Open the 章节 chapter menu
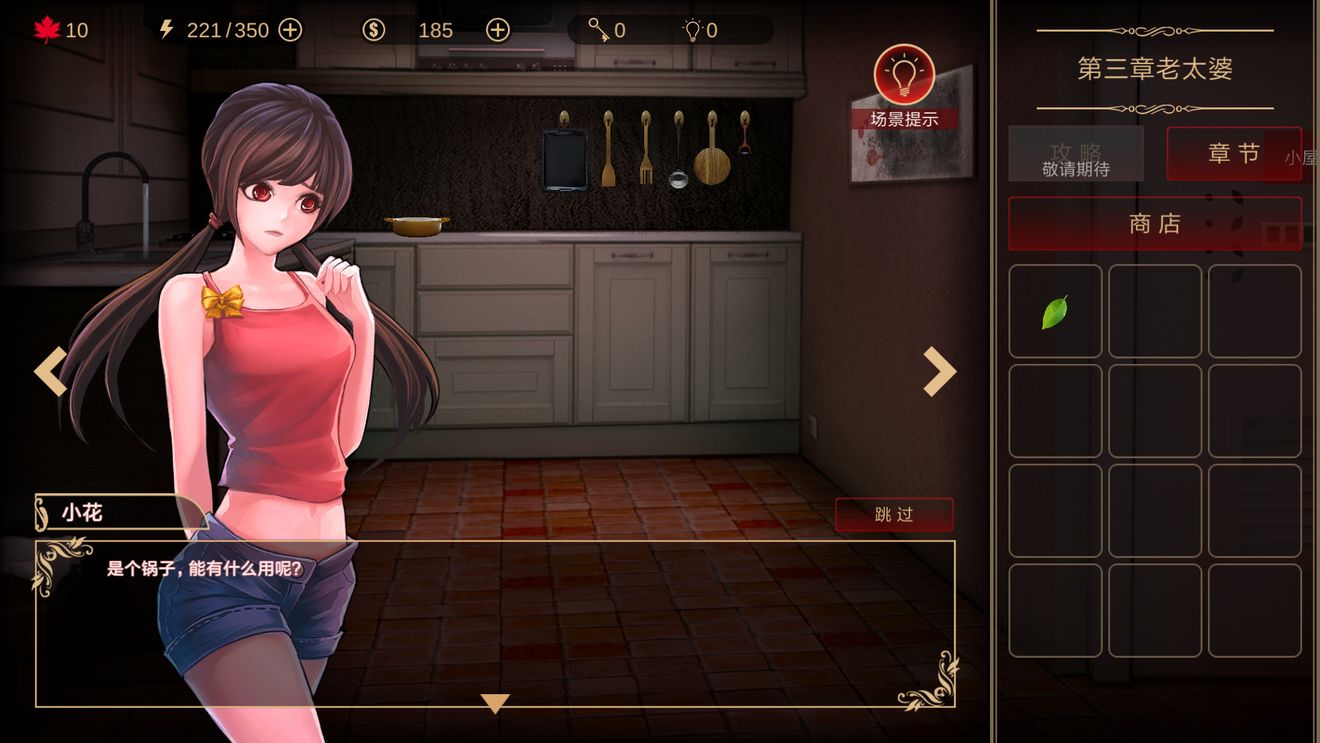Image resolution: width=1320 pixels, height=743 pixels. [x=1233, y=154]
